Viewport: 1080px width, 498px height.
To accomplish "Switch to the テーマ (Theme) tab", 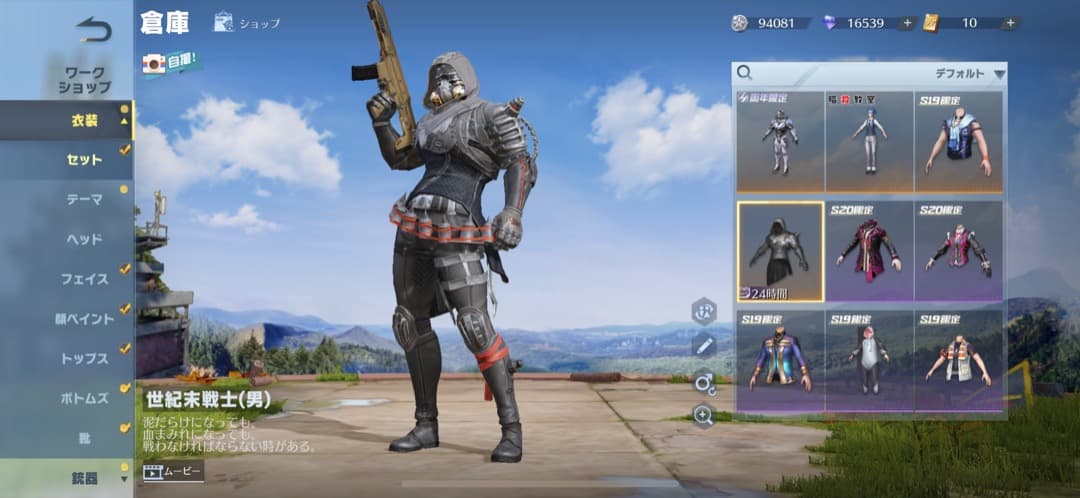I will pos(84,199).
